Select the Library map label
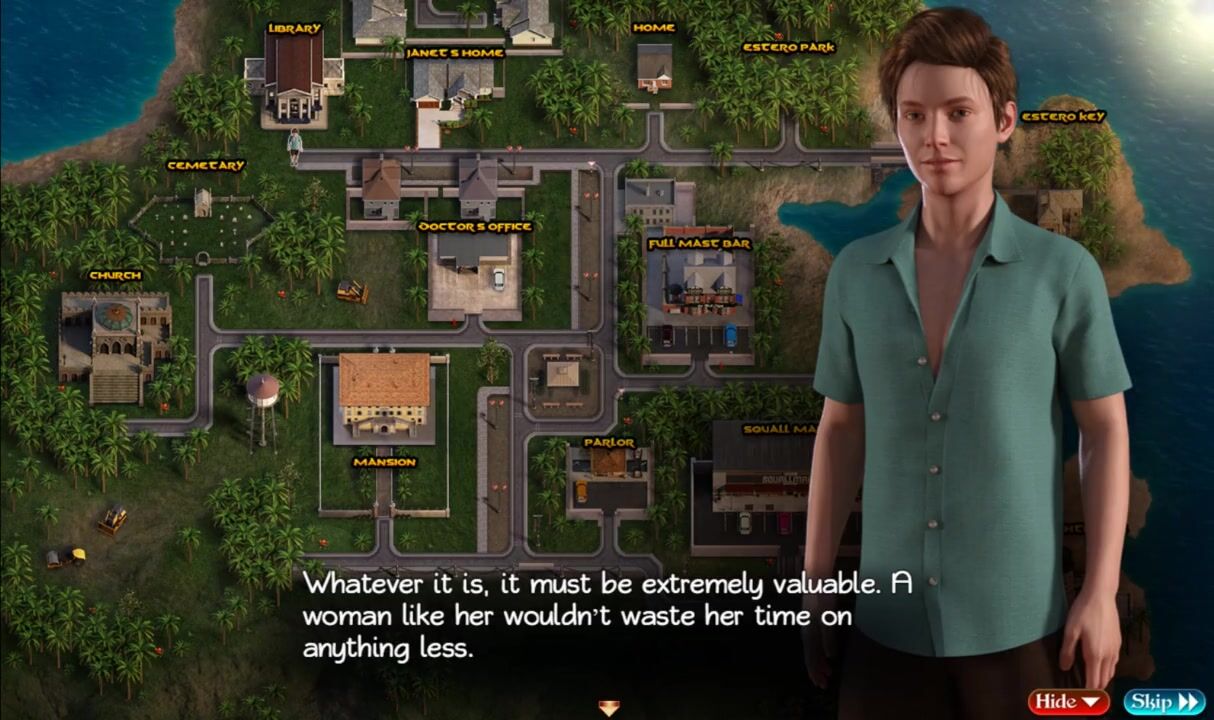Image resolution: width=1214 pixels, height=720 pixels. 295,29
